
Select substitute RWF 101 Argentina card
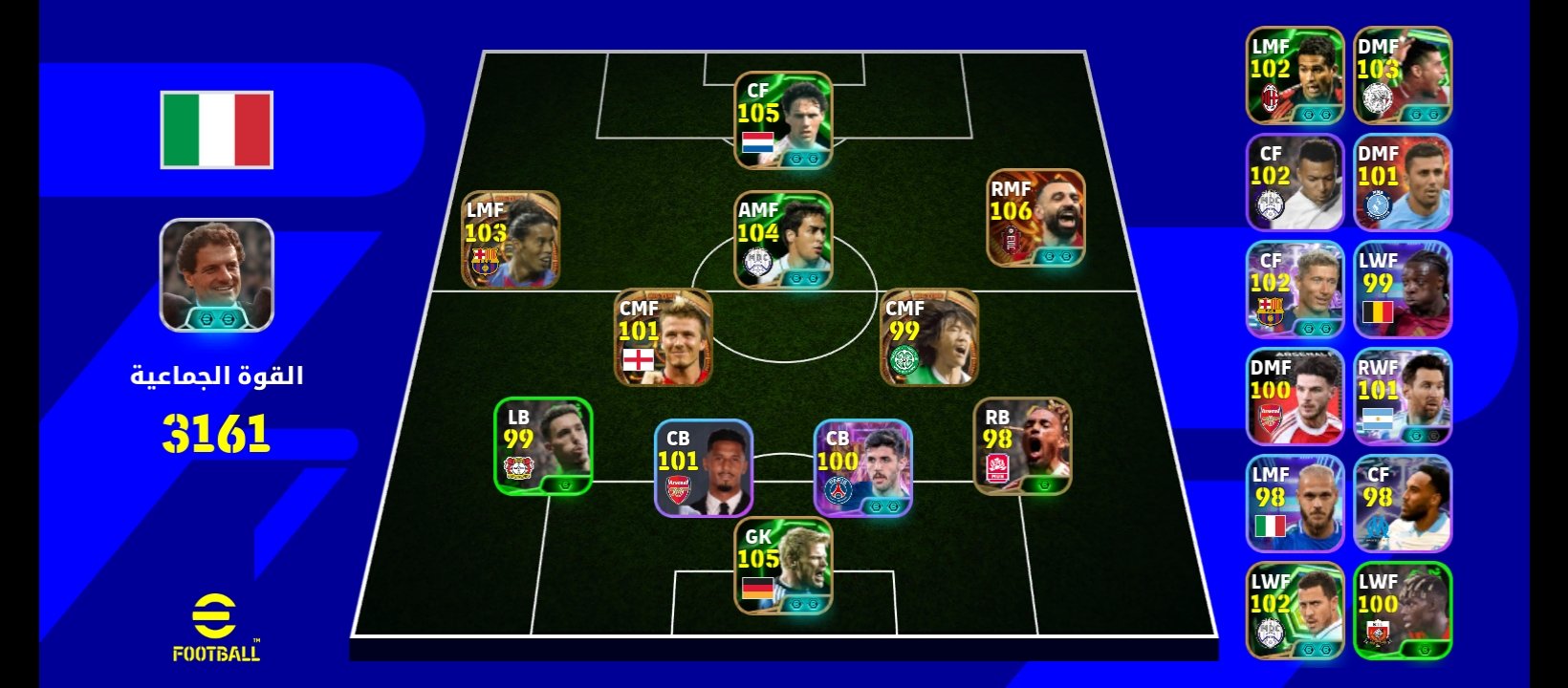(x=1403, y=397)
